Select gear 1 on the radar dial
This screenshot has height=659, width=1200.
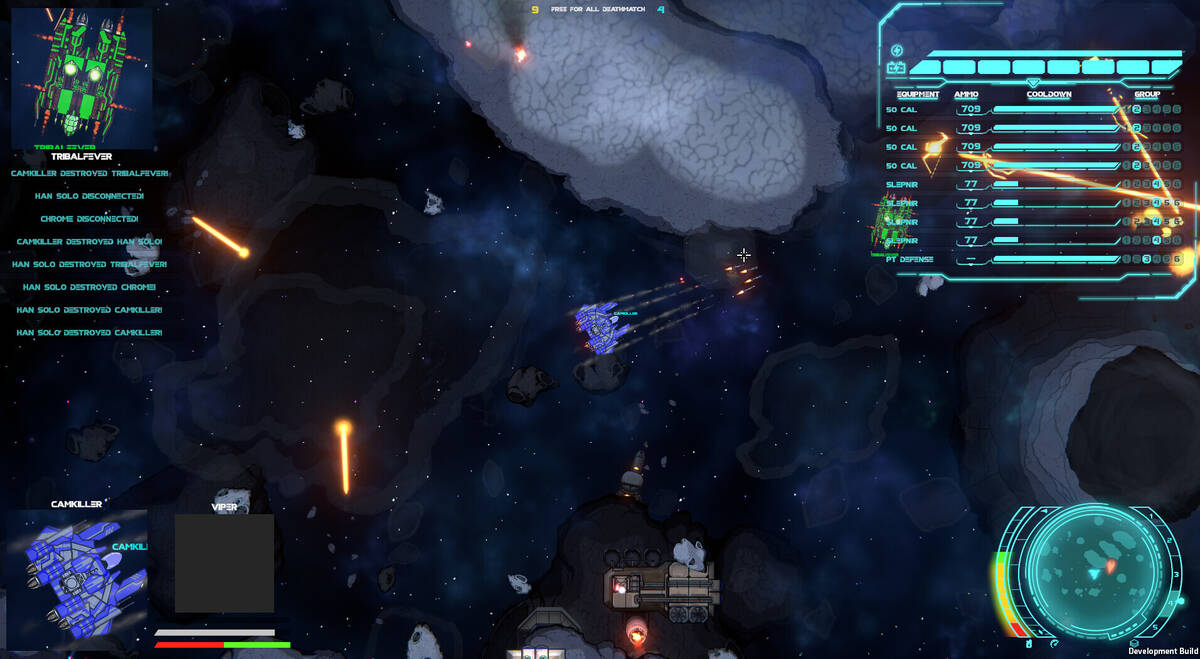(1150, 518)
